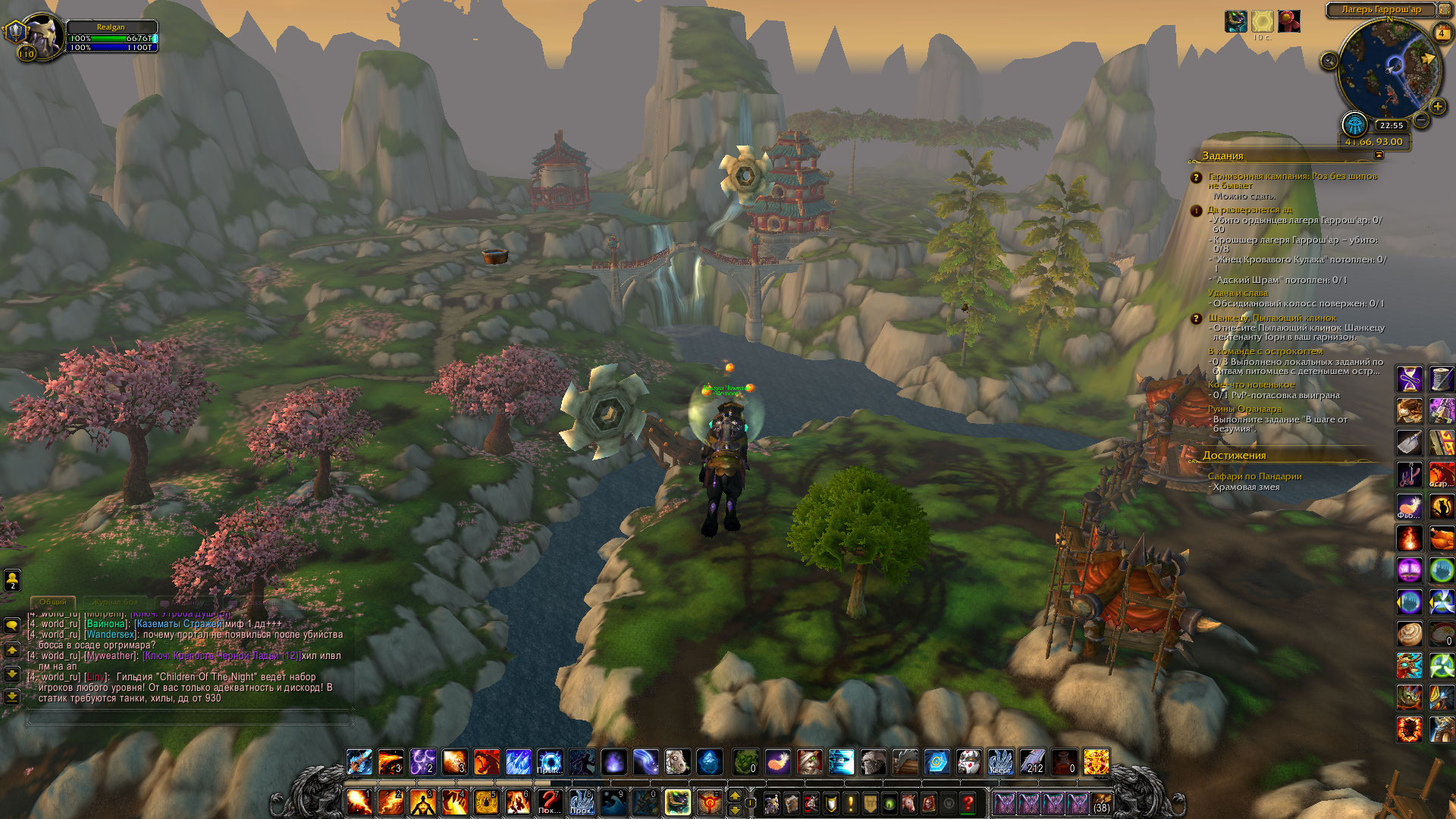Click the blue eye garrison button
Screen dimensions: 1456x819
pos(1354,124)
